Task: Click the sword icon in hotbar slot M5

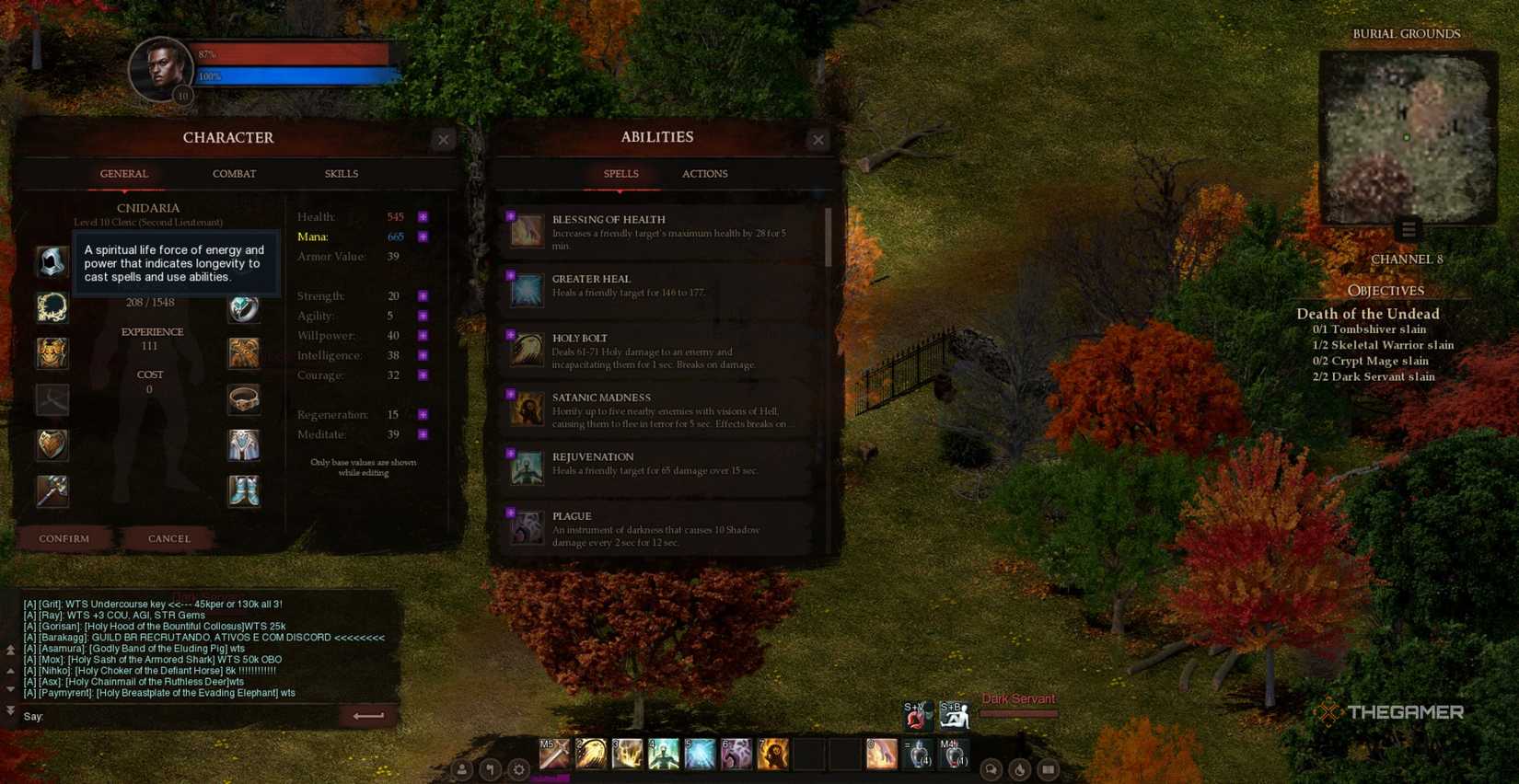Action: 553,753
